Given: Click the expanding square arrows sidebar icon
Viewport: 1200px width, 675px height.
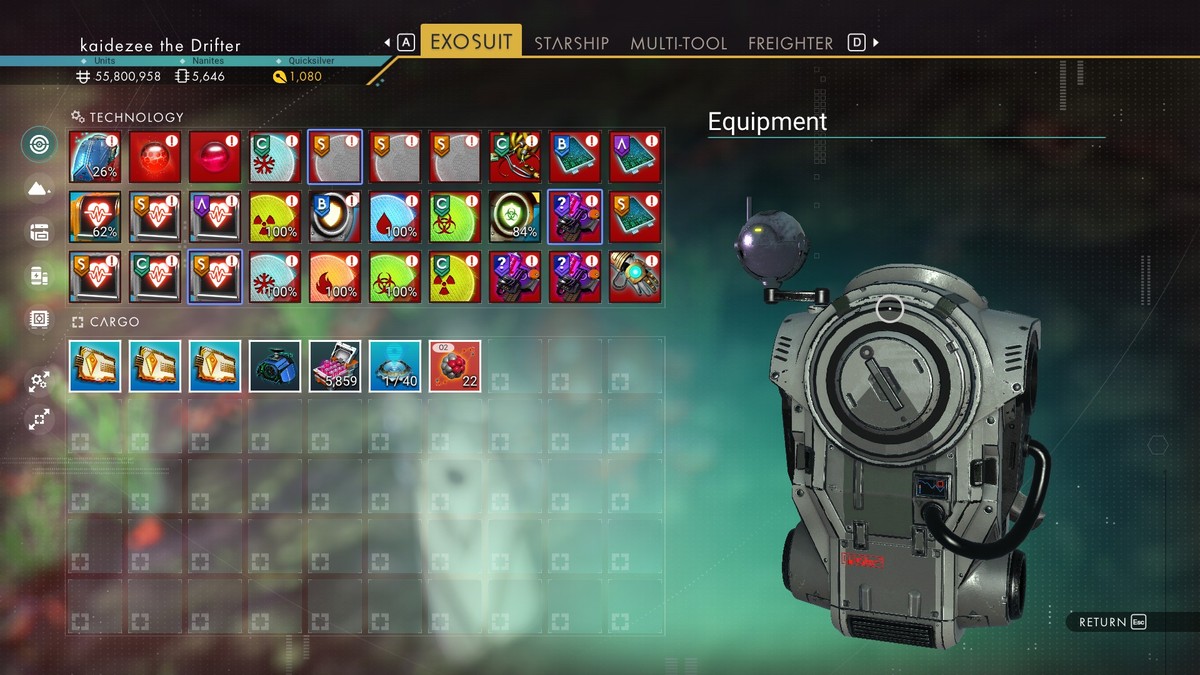Looking at the screenshot, I should point(39,420).
